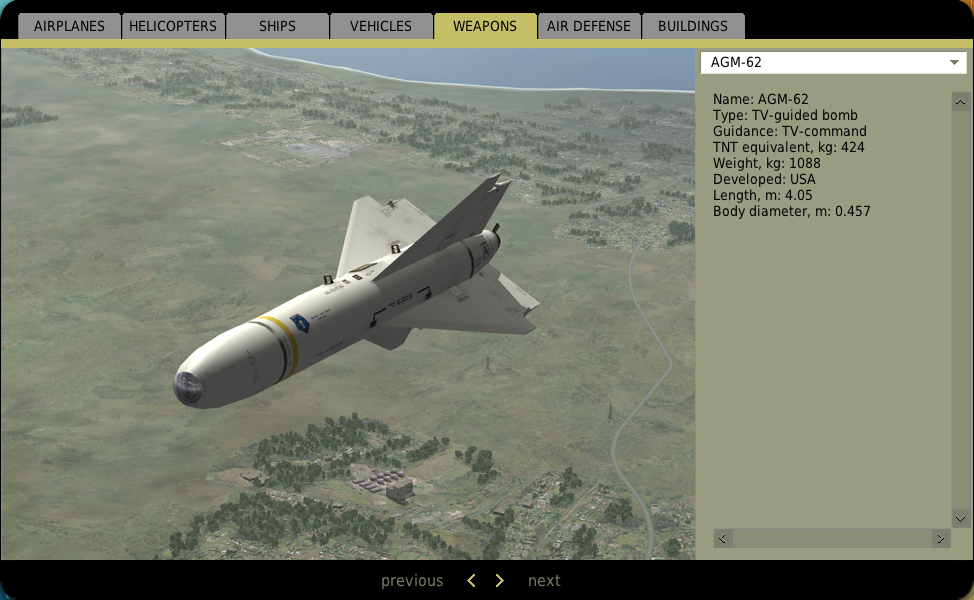Click the description panel's scroll-up arrow
This screenshot has height=600, width=974.
[960, 101]
